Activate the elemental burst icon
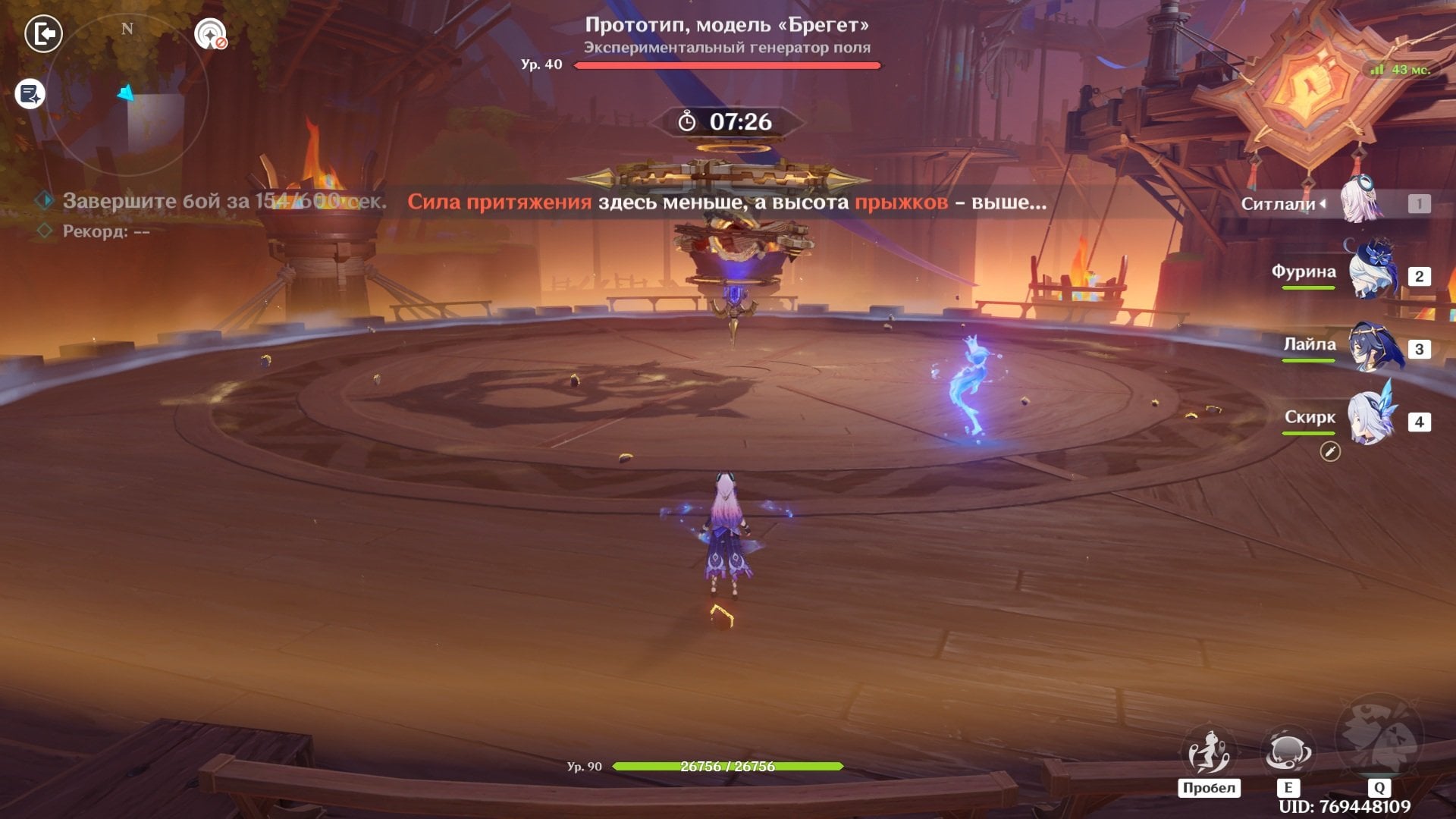 [x=1378, y=737]
